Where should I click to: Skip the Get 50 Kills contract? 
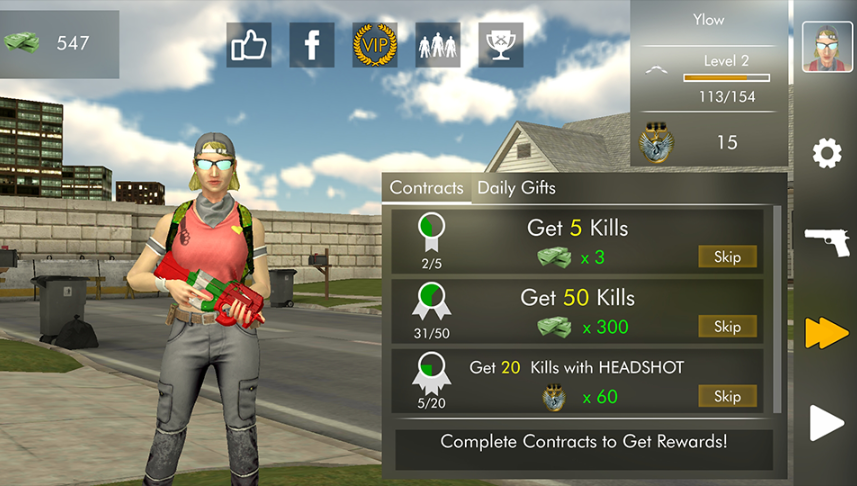click(727, 326)
